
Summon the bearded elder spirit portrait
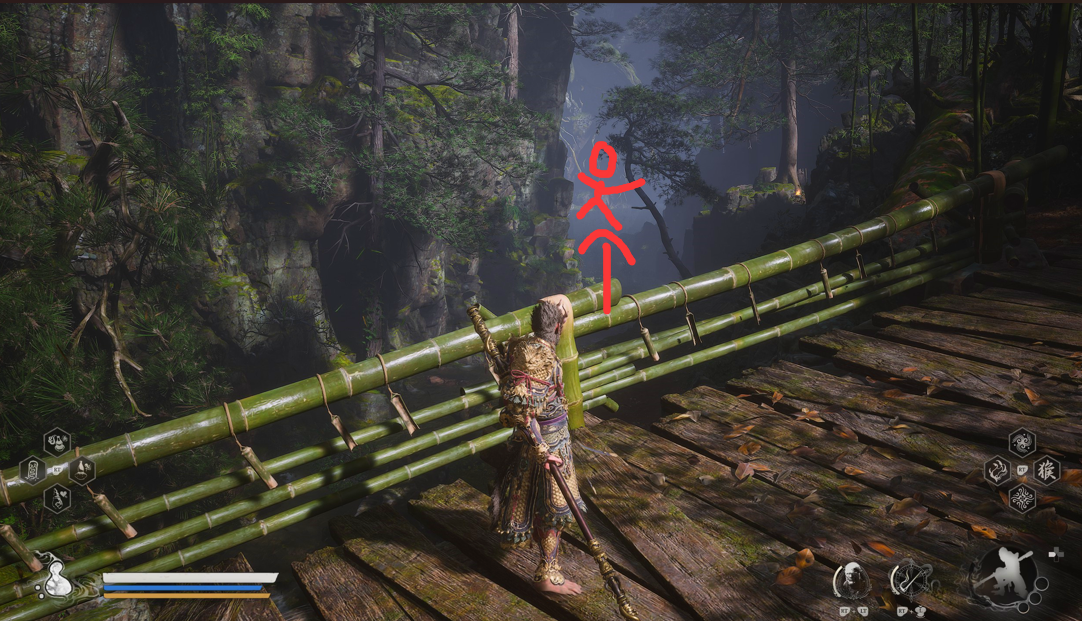click(852, 579)
